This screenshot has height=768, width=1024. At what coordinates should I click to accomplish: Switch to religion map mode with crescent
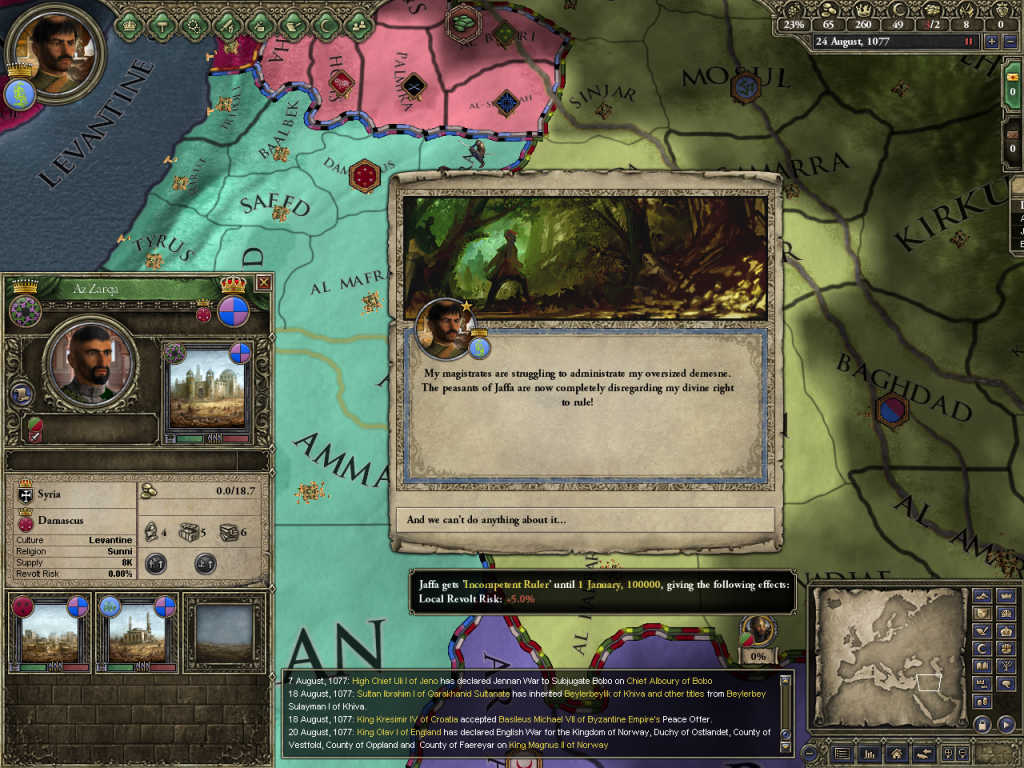coord(982,650)
